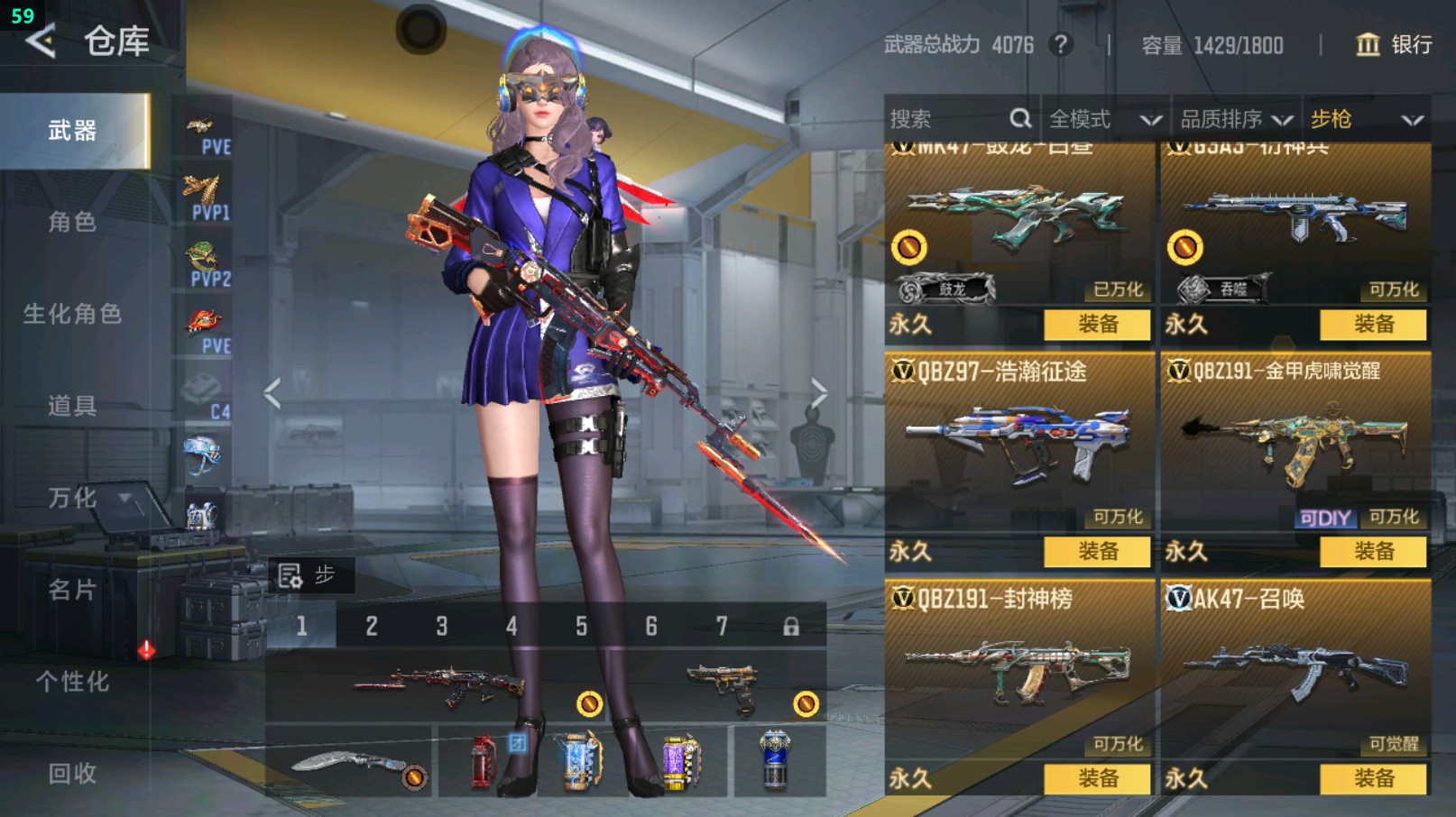
Task: Equip the QBZ97-浩瀚征途 rifle
Action: (x=1097, y=551)
